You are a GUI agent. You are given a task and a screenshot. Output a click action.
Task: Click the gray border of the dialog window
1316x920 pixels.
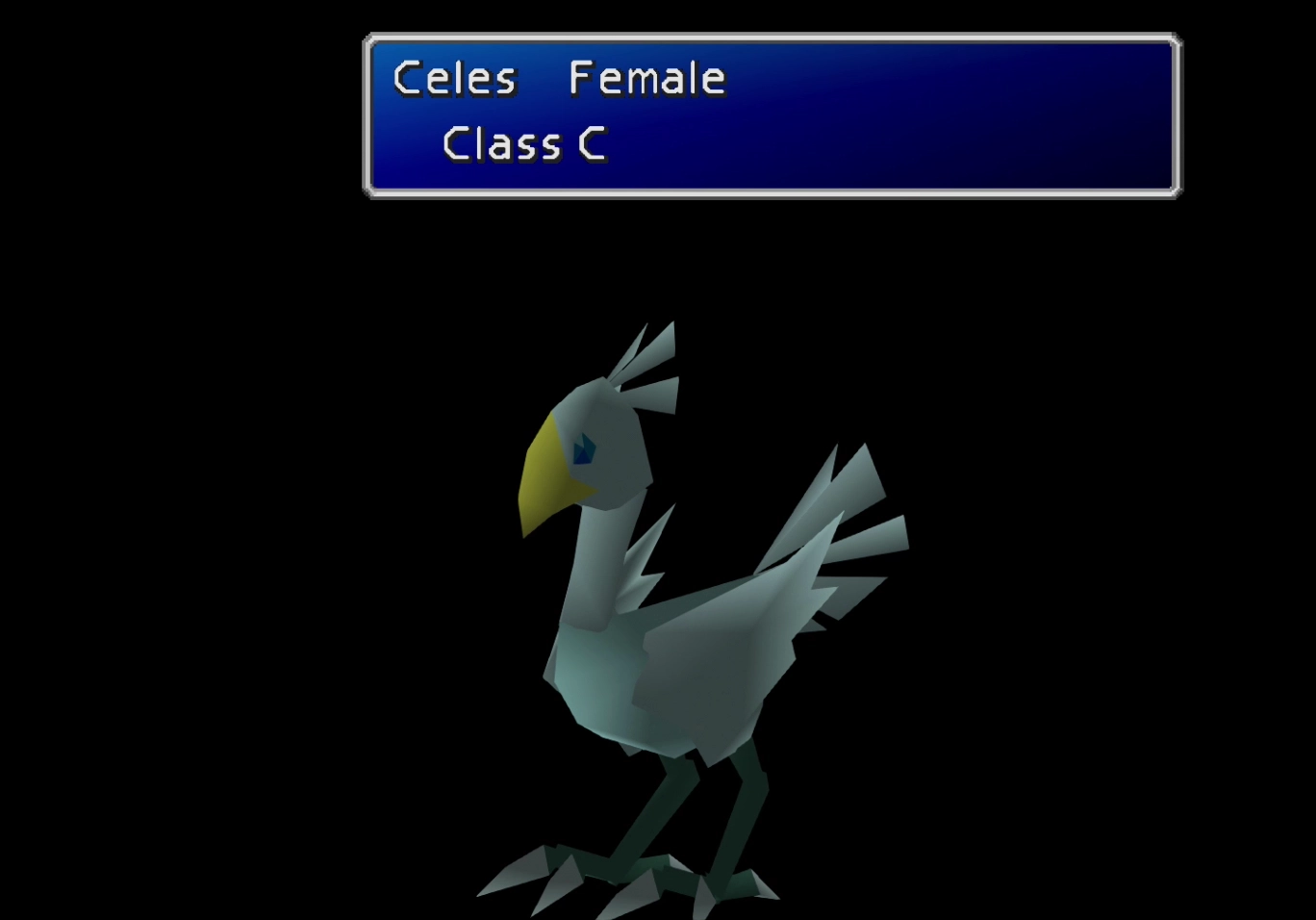click(x=770, y=36)
